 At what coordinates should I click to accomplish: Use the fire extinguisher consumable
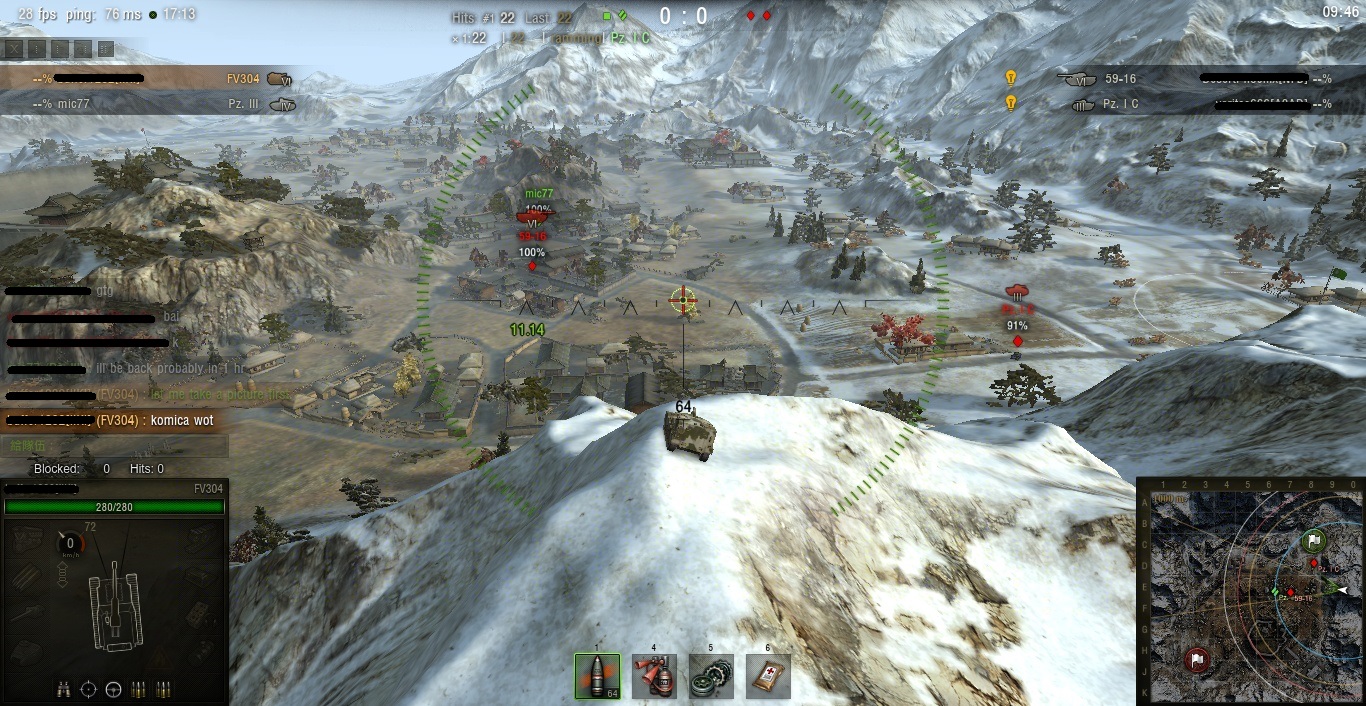pos(654,676)
